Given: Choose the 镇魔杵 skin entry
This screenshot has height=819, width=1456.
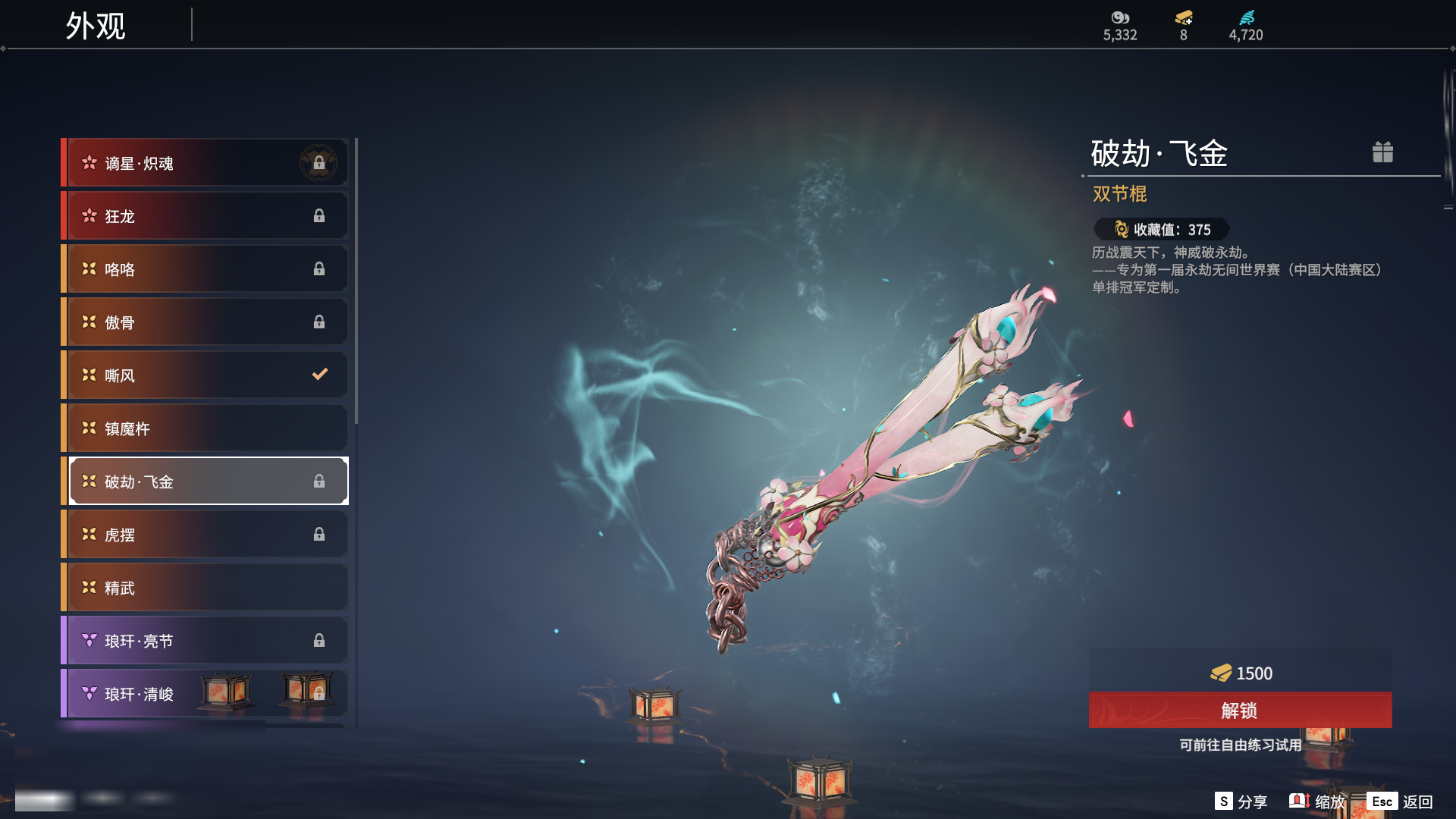Looking at the screenshot, I should pyautogui.click(x=205, y=428).
